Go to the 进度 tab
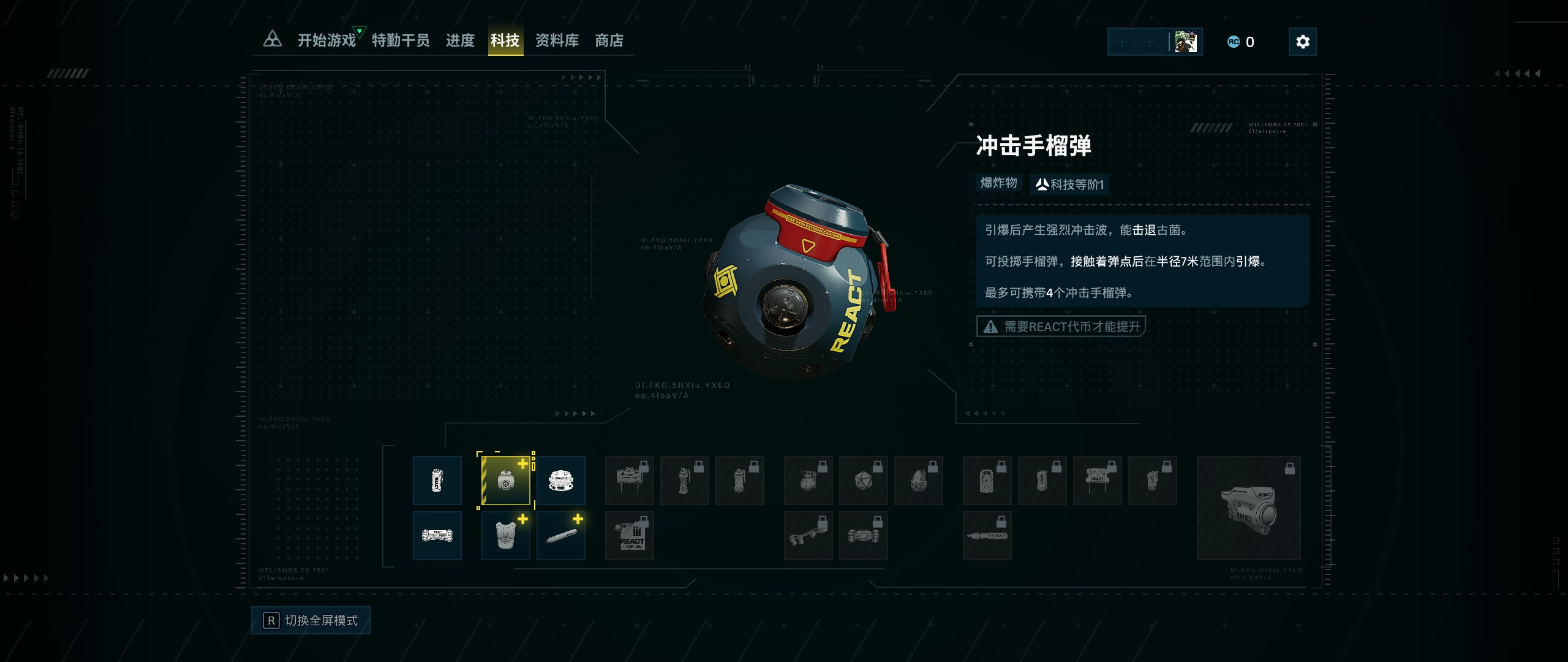Viewport: 1568px width, 662px height. pyautogui.click(x=460, y=40)
